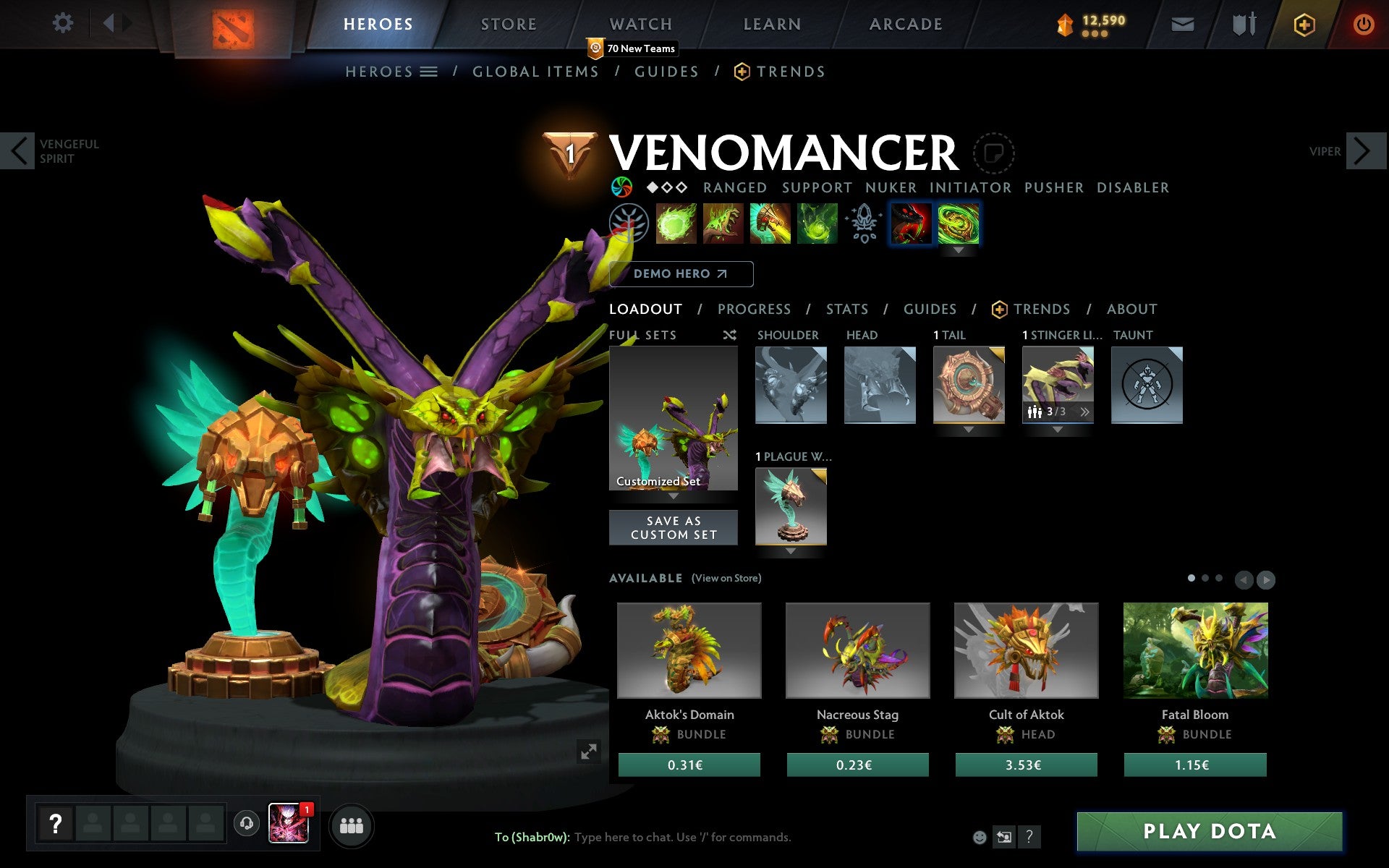Open the dropdown arrow under the Tail item

[x=969, y=428]
